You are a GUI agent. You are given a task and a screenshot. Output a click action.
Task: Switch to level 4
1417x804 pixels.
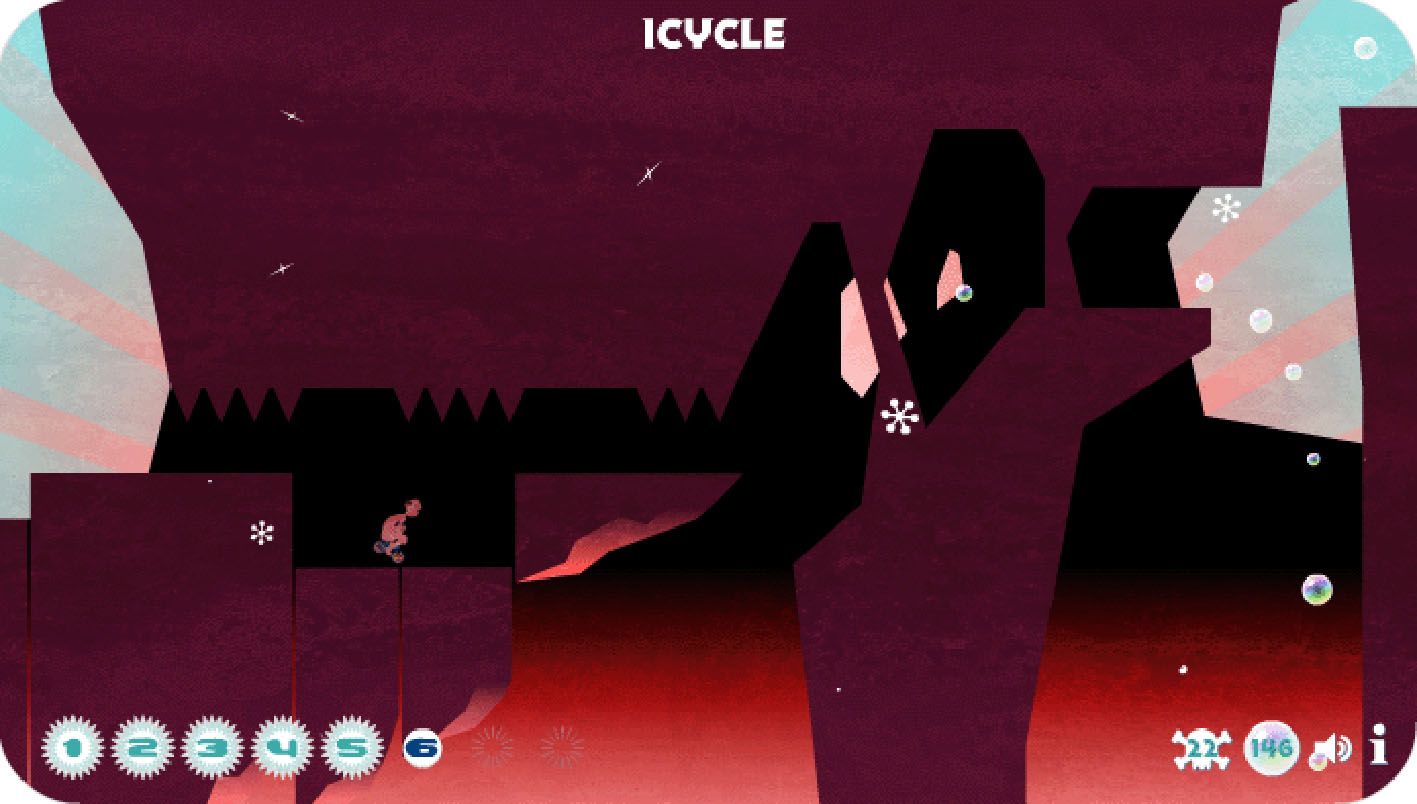[282, 747]
